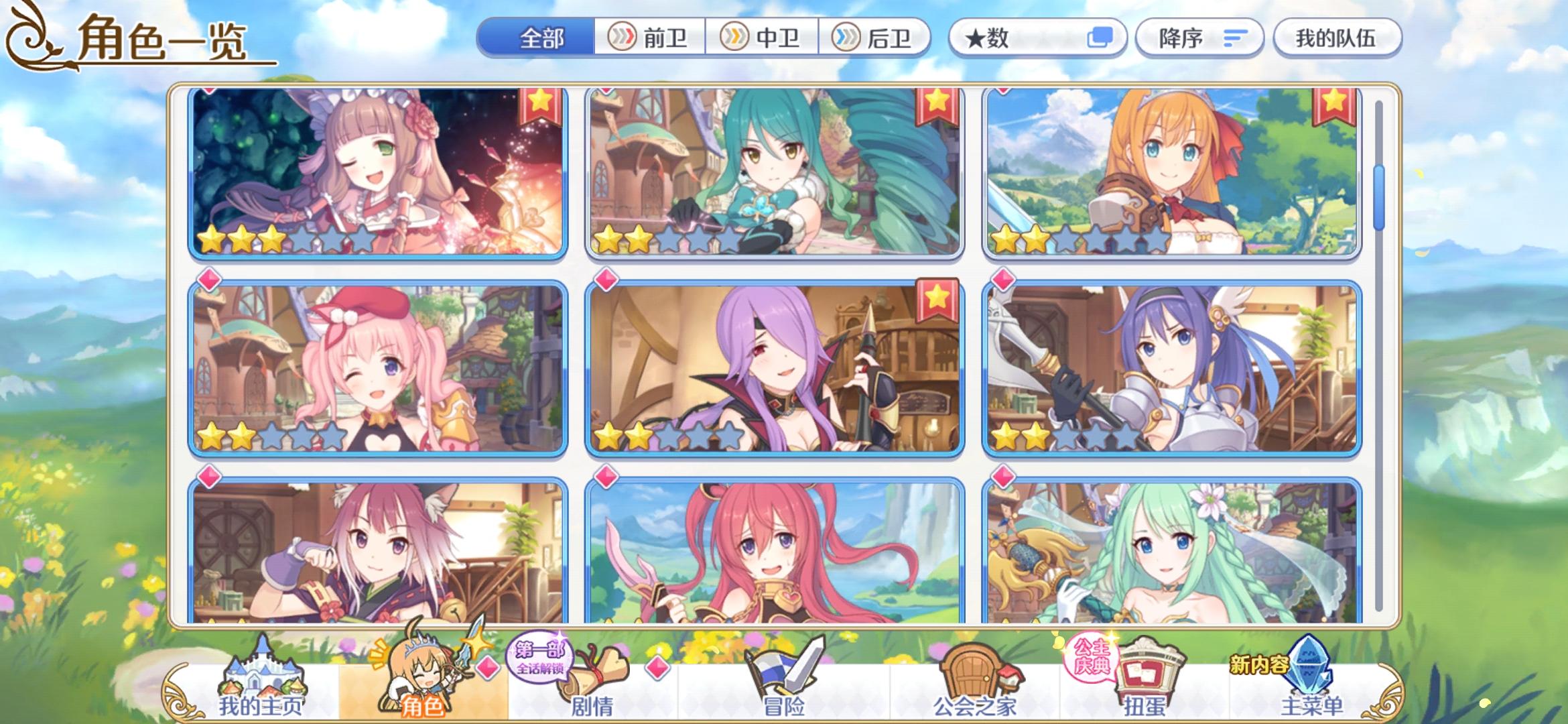The width and height of the screenshot is (1568, 724).
Task: Click the blue stacked-squares icon next to ★数
Action: point(1102,38)
